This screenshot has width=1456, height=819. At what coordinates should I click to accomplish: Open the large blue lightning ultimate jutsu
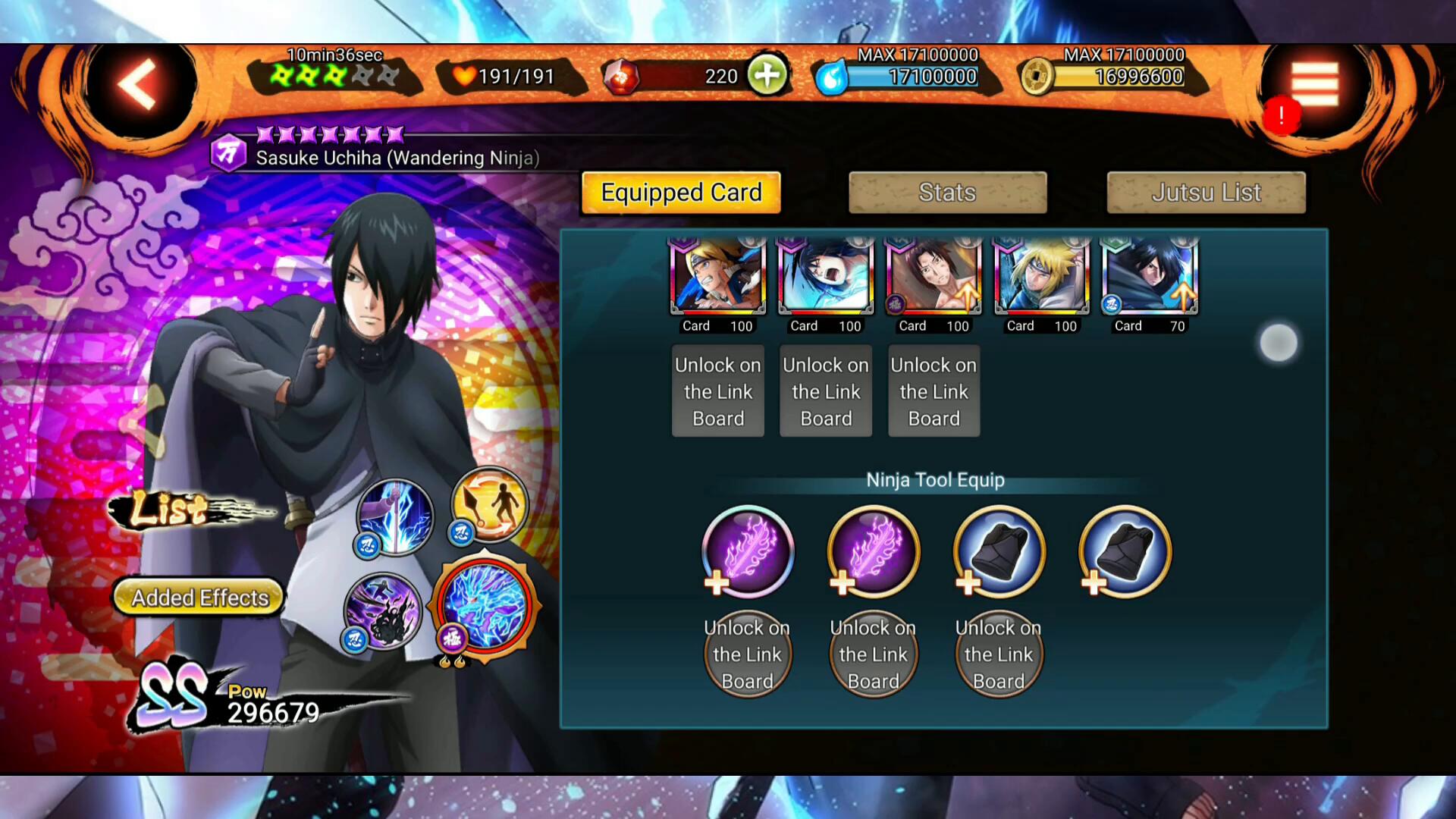tap(485, 607)
